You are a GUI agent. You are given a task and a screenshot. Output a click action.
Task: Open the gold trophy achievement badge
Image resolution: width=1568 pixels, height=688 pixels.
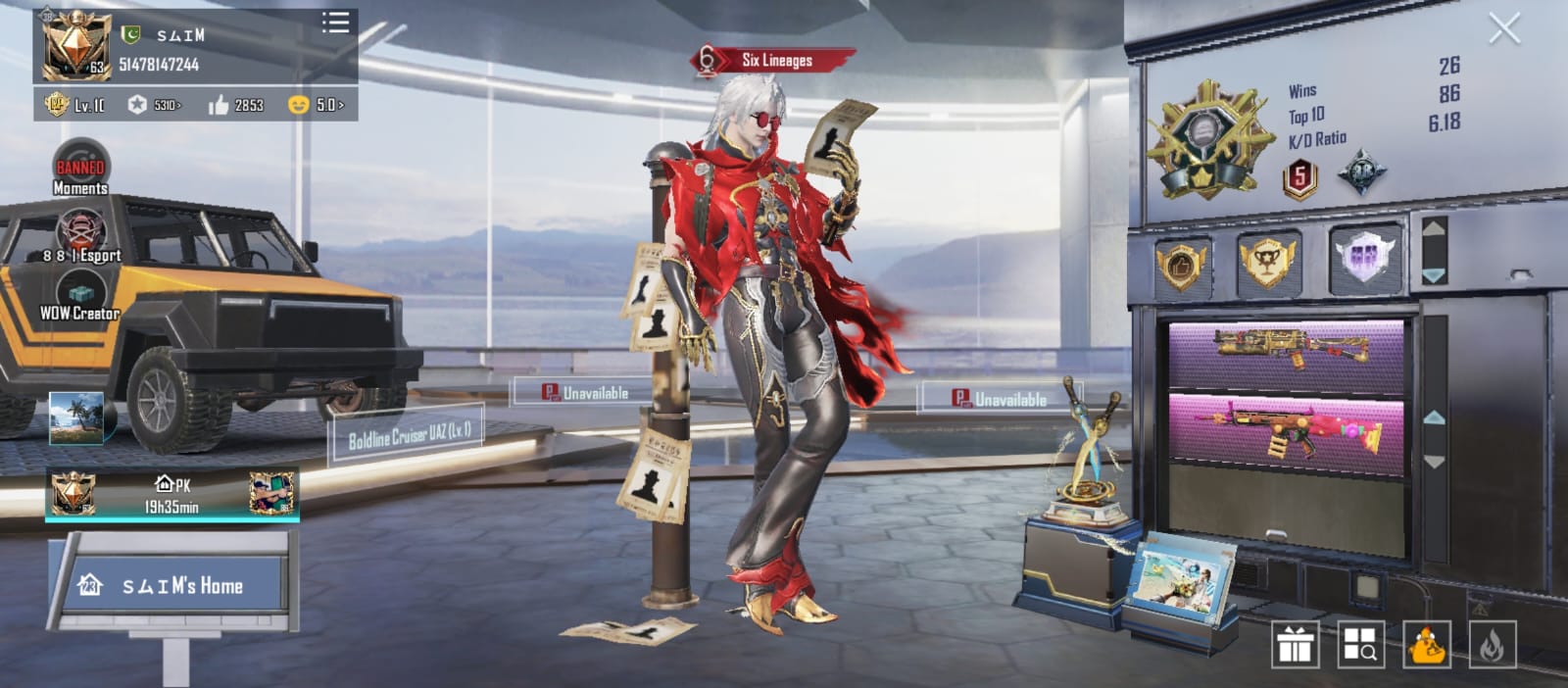pos(1267,263)
